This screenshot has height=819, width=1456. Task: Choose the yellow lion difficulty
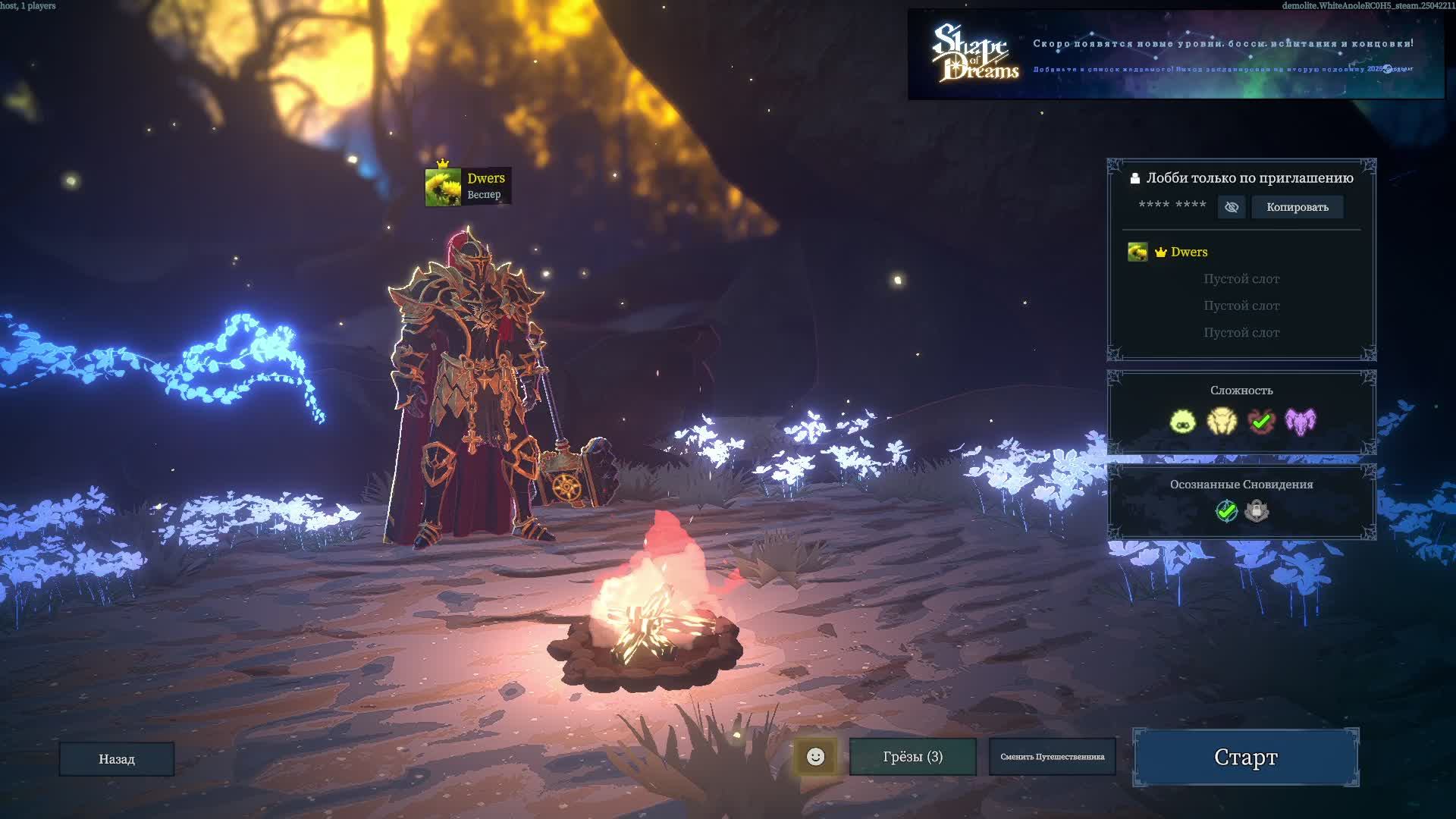1222,421
